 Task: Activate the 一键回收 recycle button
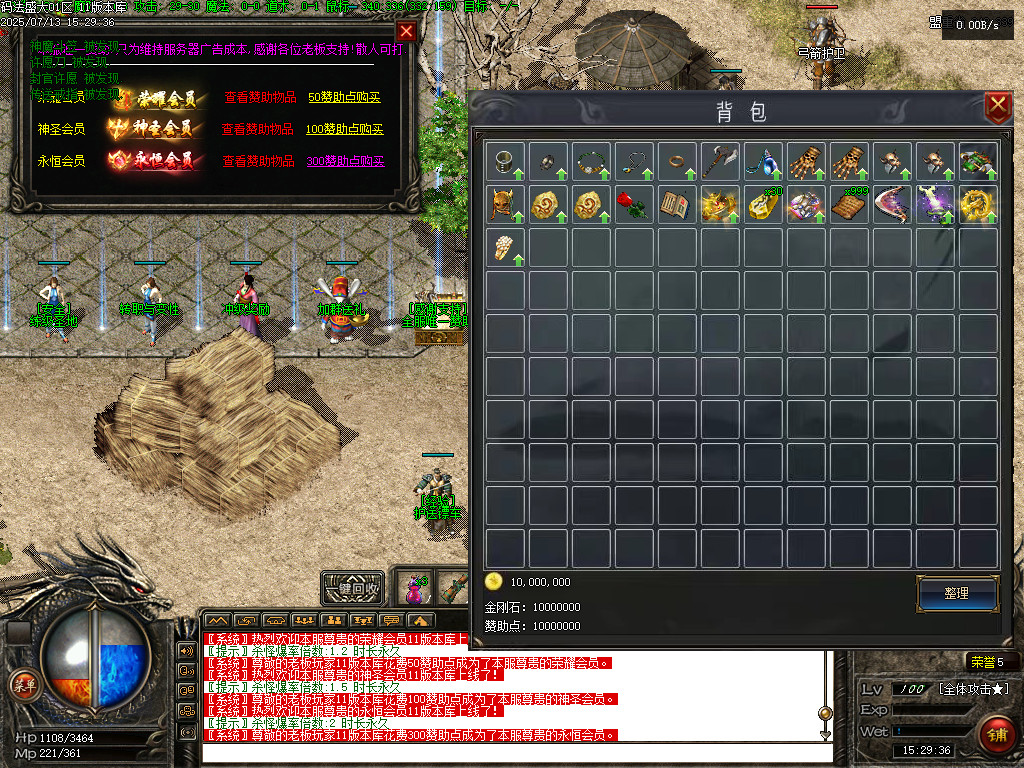354,588
